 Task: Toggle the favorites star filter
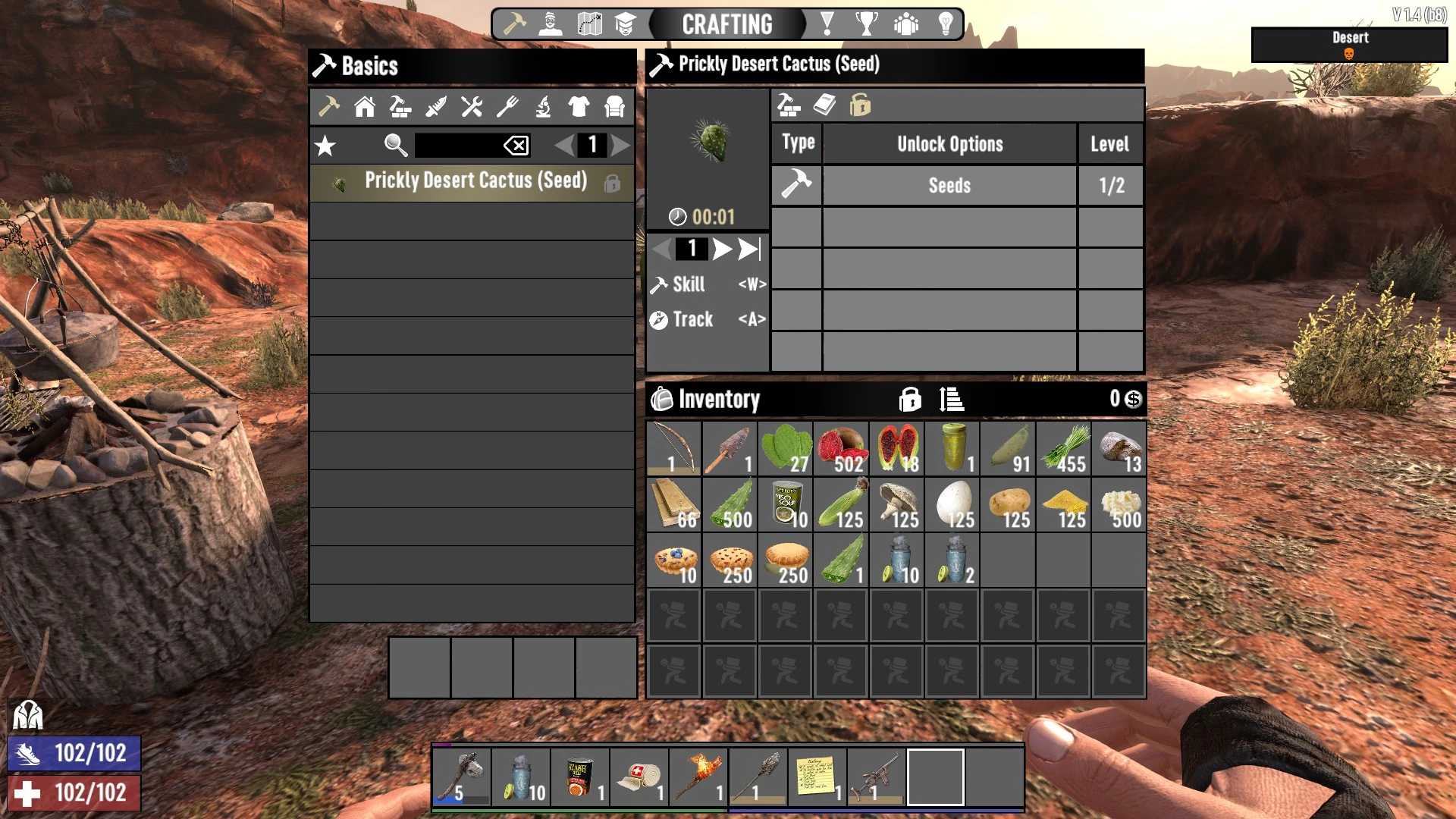(325, 146)
